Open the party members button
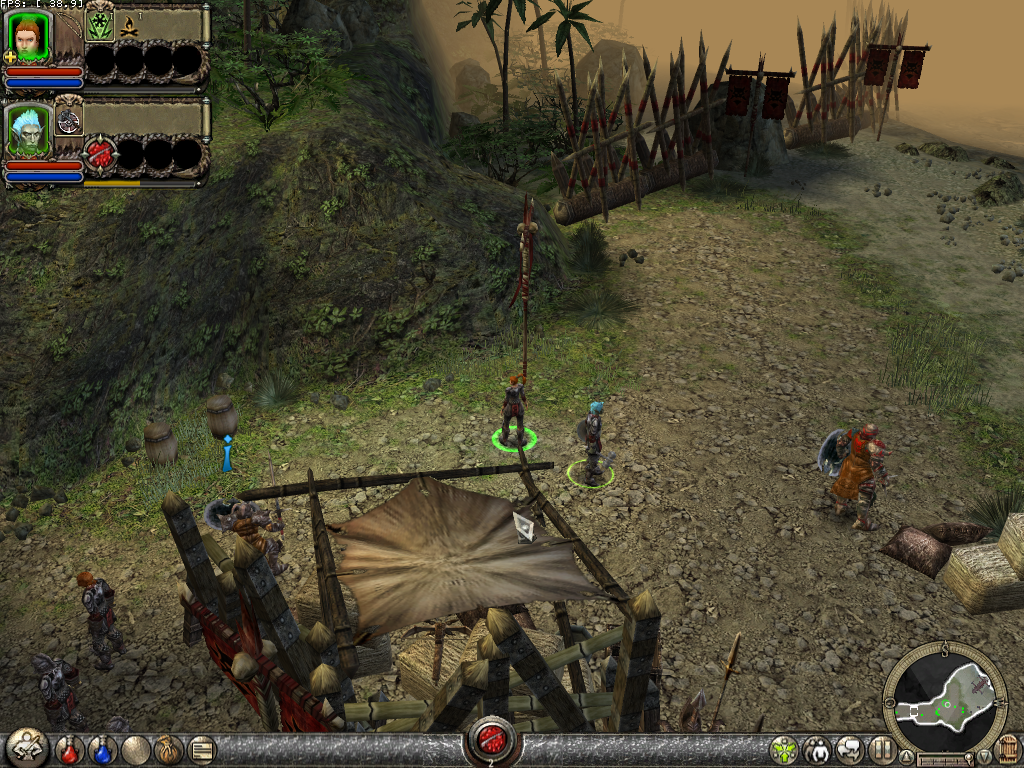 pyautogui.click(x=817, y=749)
